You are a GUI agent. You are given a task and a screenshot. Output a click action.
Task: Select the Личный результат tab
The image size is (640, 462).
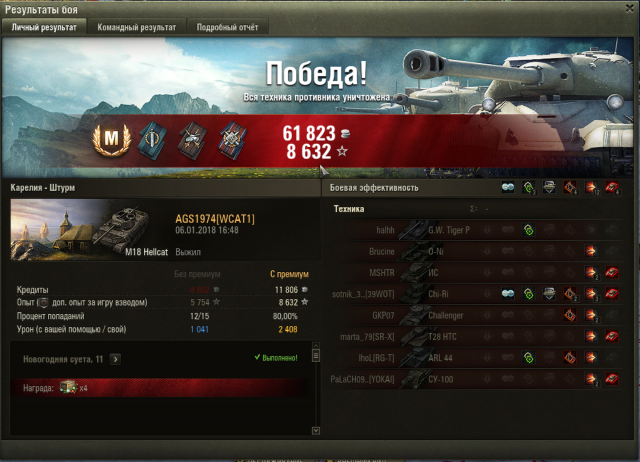click(x=43, y=28)
